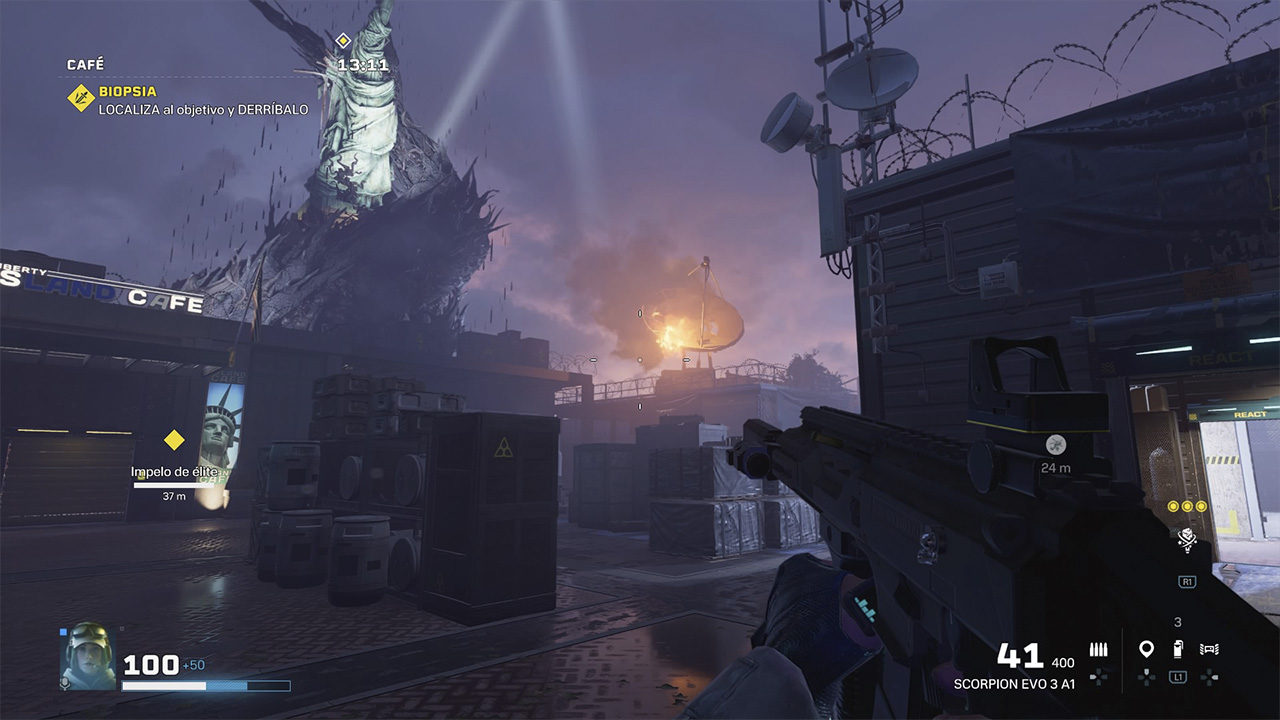Expand the CAFÉ location header
Viewport: 1280px width, 720px height.
pyautogui.click(x=86, y=62)
